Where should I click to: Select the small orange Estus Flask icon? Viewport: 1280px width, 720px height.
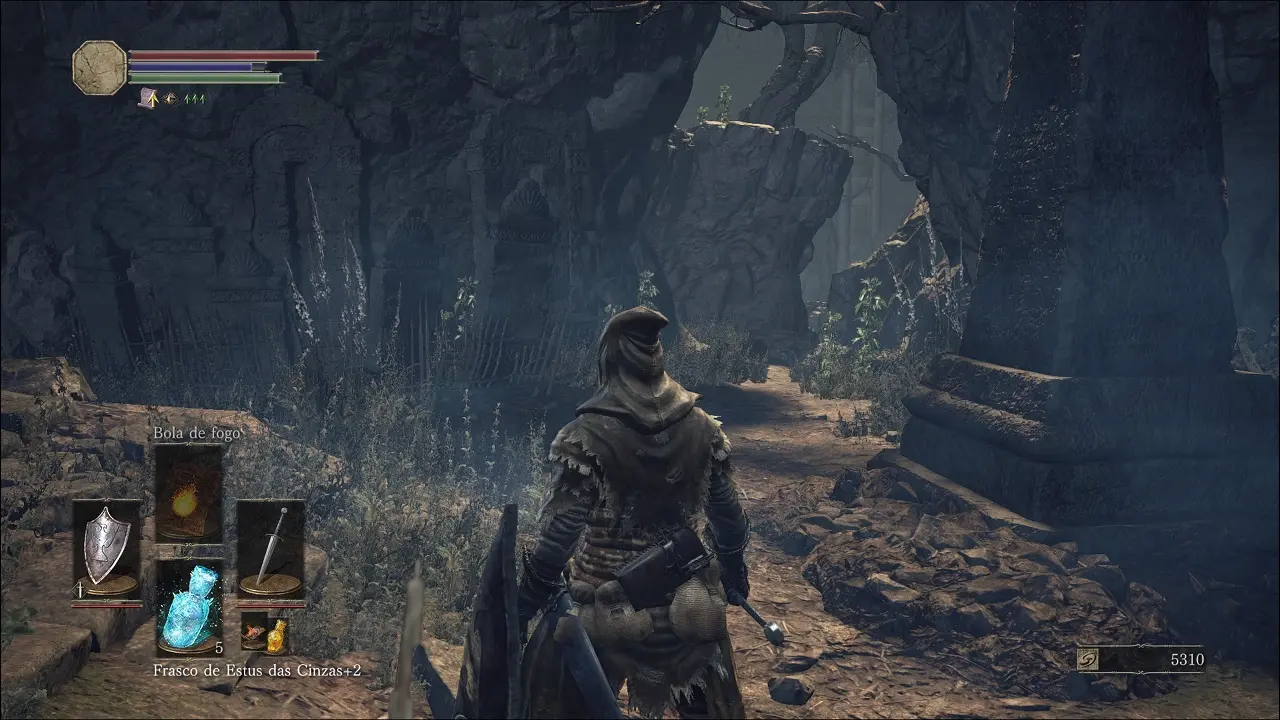pos(274,632)
